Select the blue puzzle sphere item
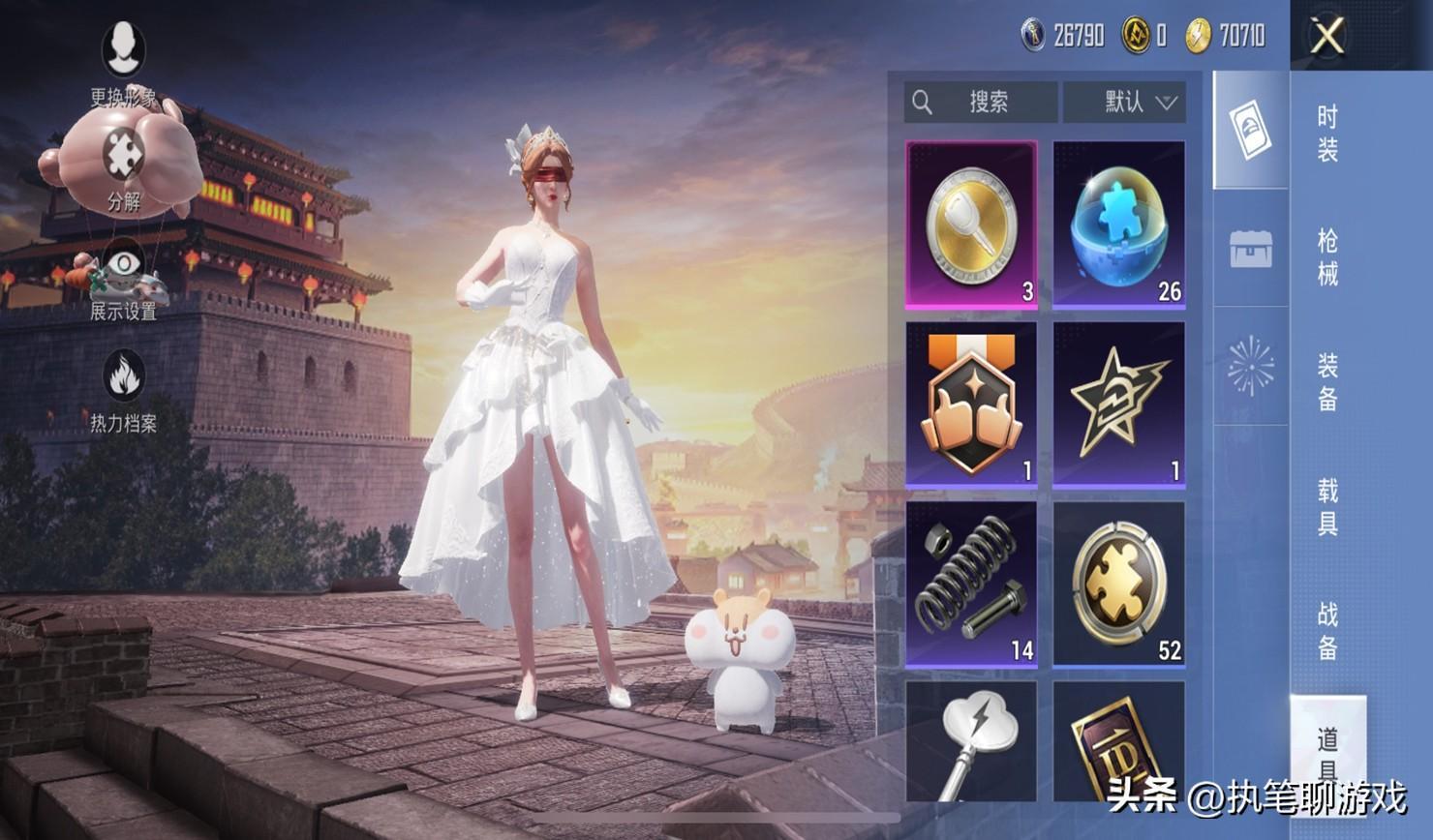 coord(1119,225)
